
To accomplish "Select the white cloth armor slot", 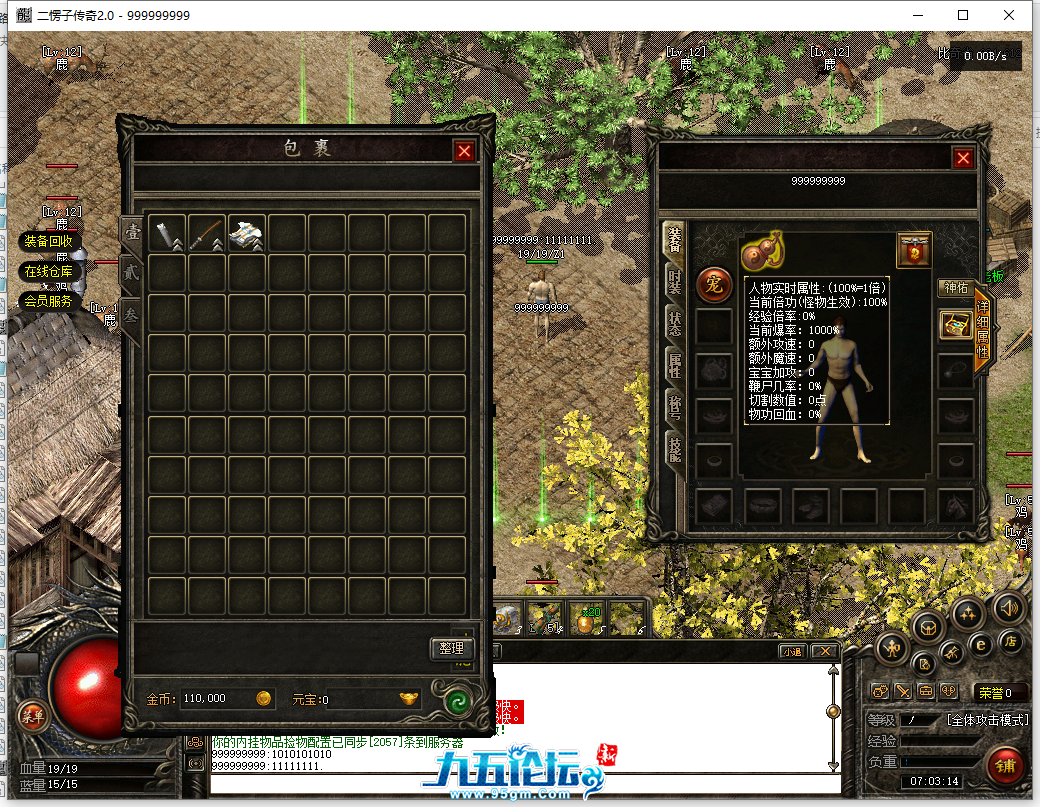I will click(246, 233).
